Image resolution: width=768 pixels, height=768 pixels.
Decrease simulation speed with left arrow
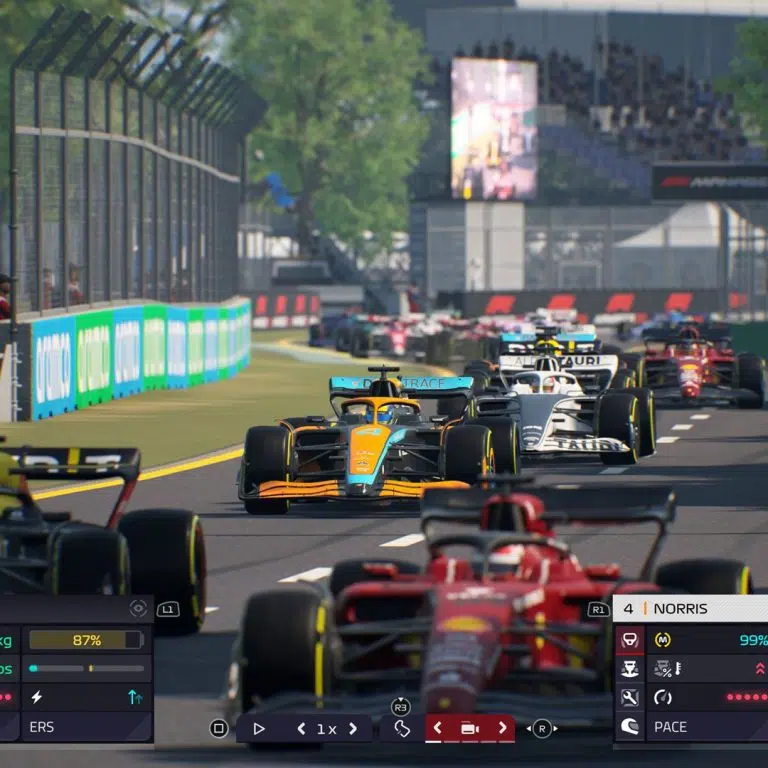[301, 729]
